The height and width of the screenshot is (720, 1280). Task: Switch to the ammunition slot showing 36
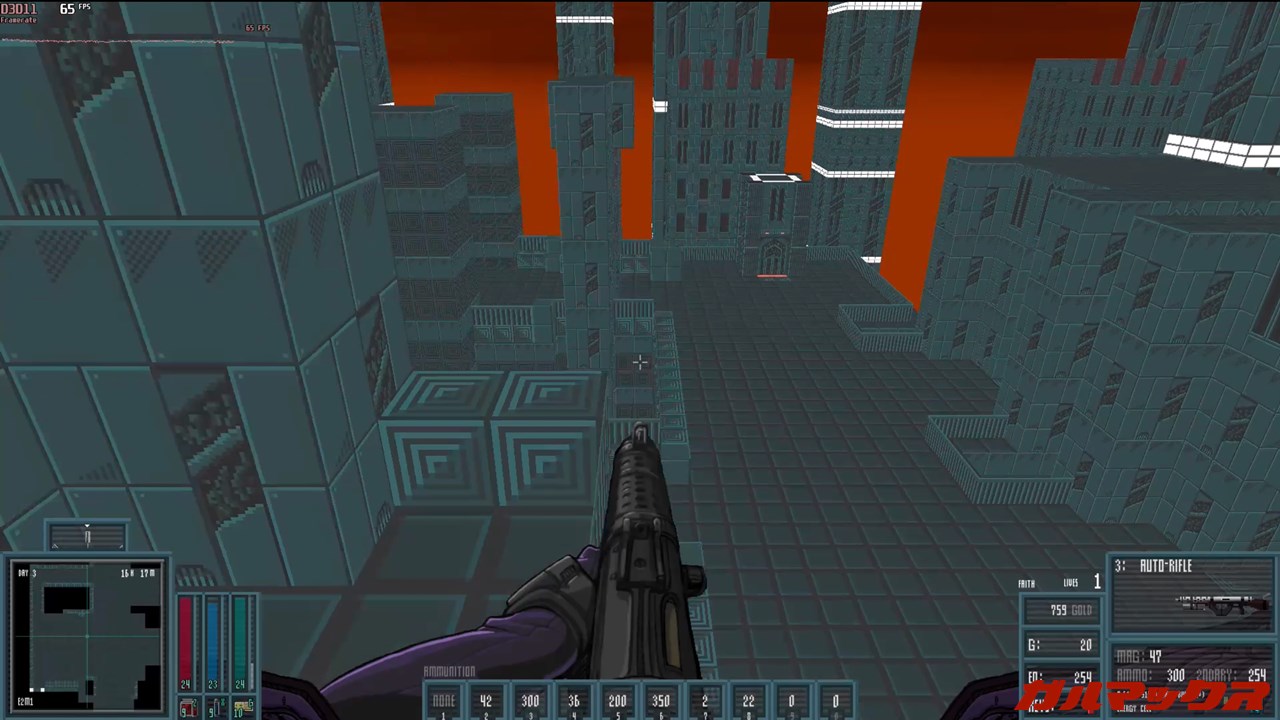574,702
